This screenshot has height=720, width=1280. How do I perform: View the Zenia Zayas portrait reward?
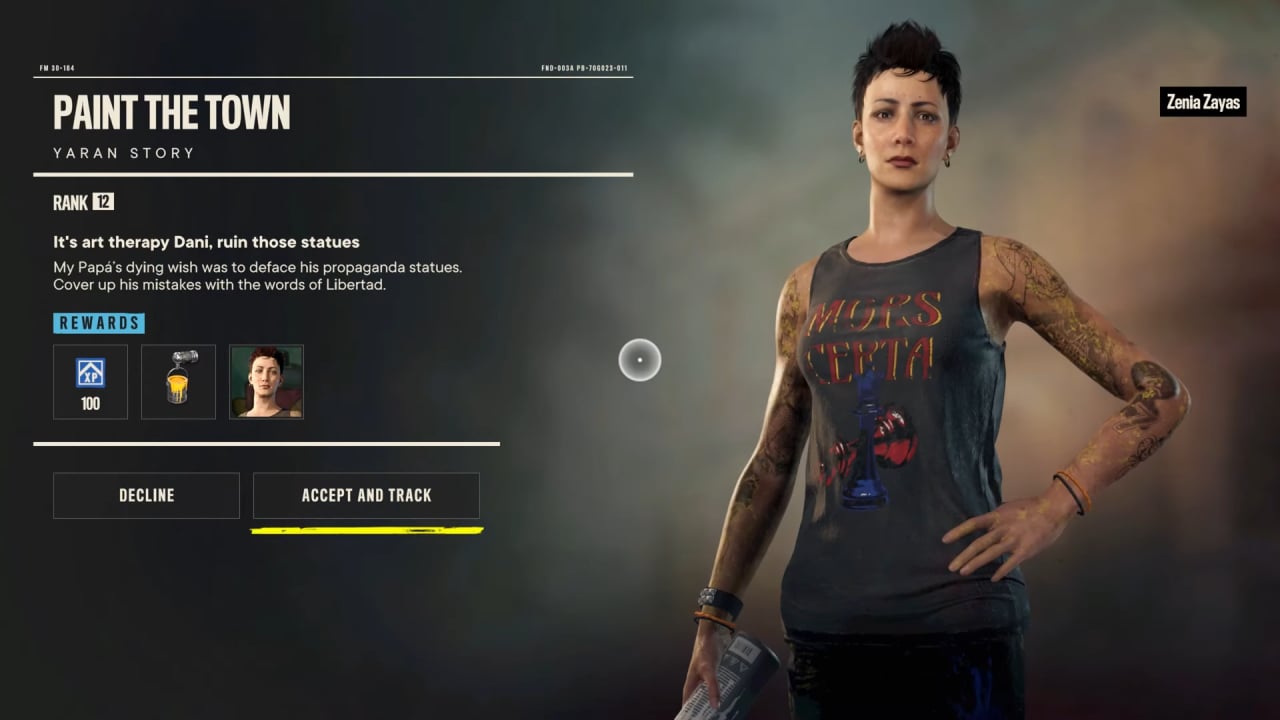tap(266, 381)
